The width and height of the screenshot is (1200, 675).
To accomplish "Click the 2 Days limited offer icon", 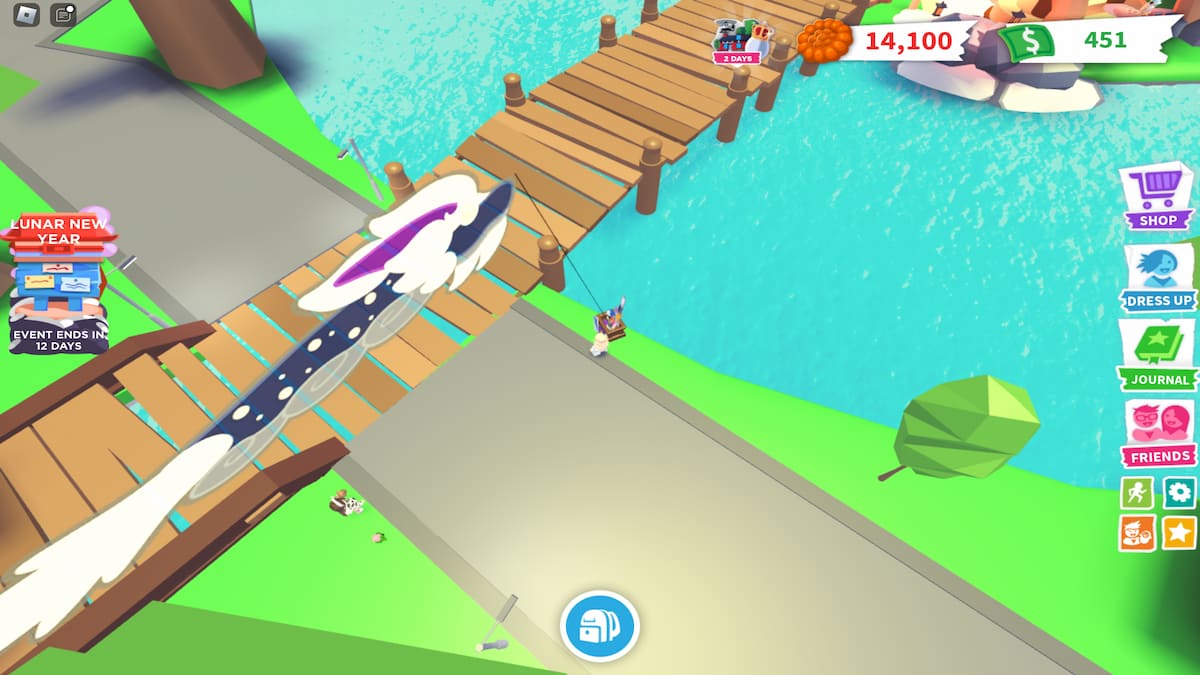I will tap(736, 42).
